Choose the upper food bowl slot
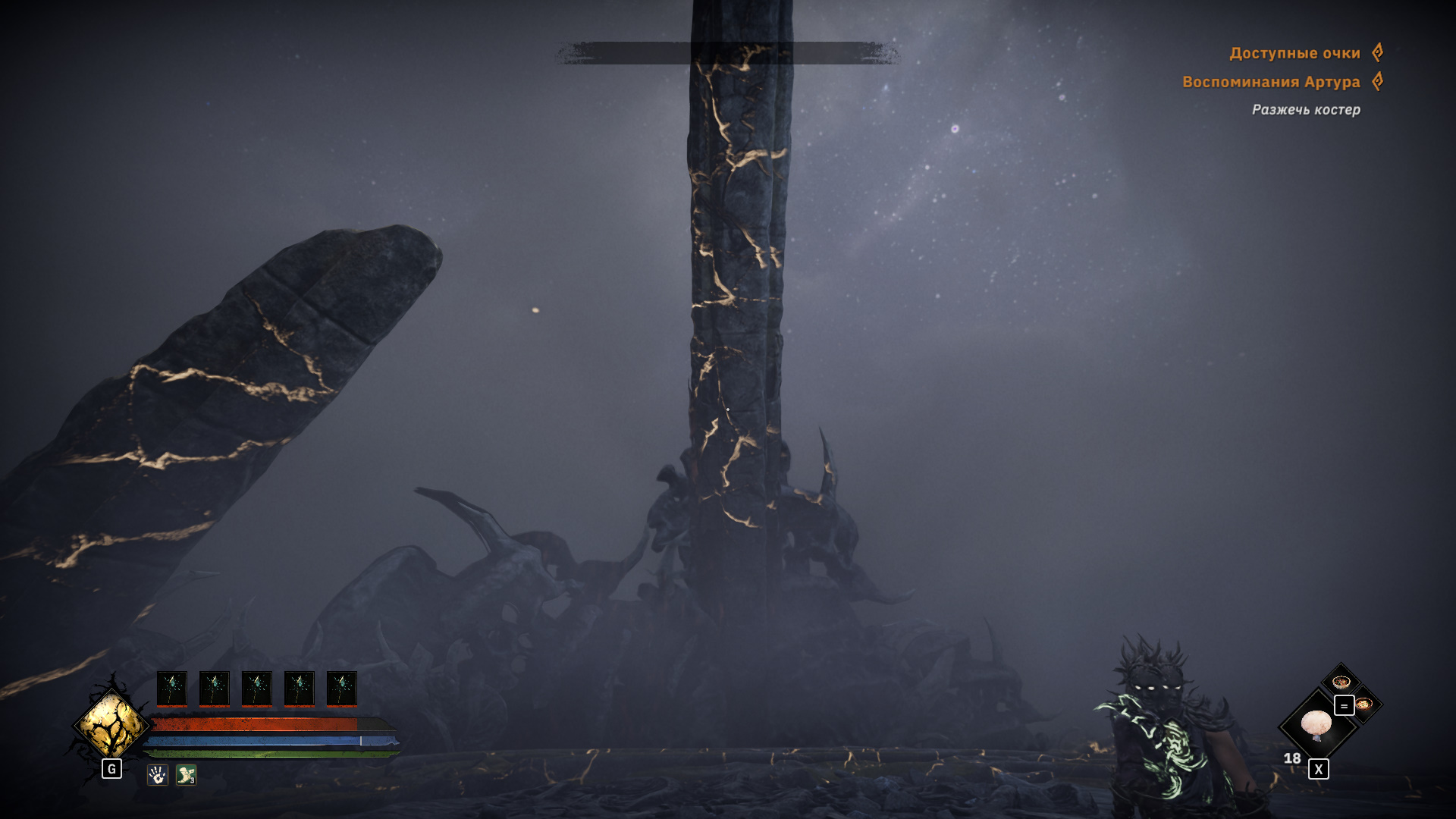 pyautogui.click(x=1341, y=681)
